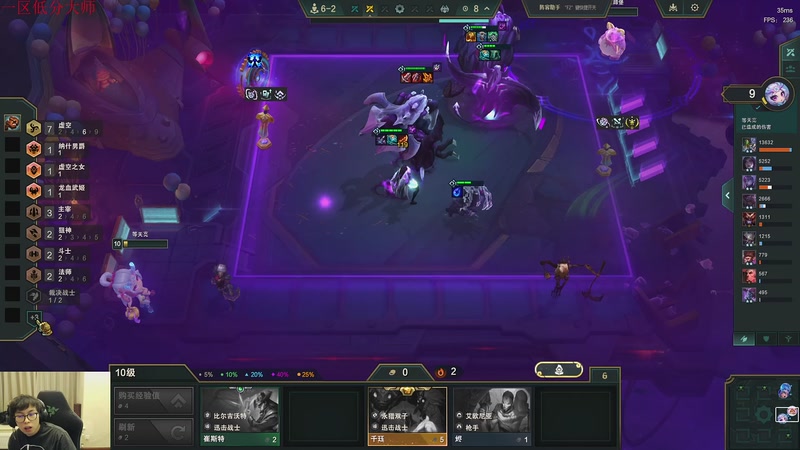The width and height of the screenshot is (800, 450).
Task: Collapse the damage panel with the arrow tab
Action: click(x=727, y=196)
